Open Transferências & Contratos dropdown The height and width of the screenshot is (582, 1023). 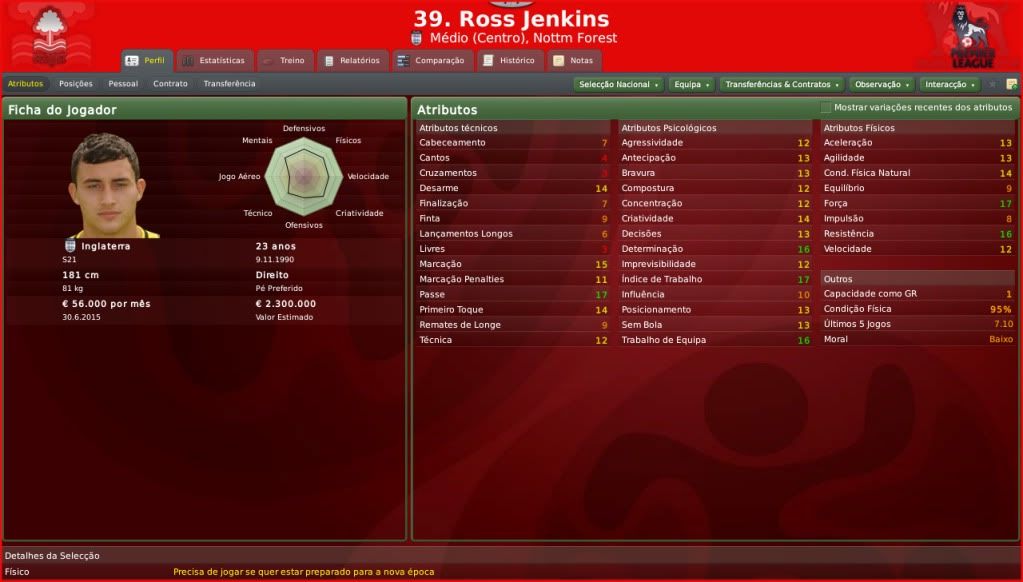point(781,85)
